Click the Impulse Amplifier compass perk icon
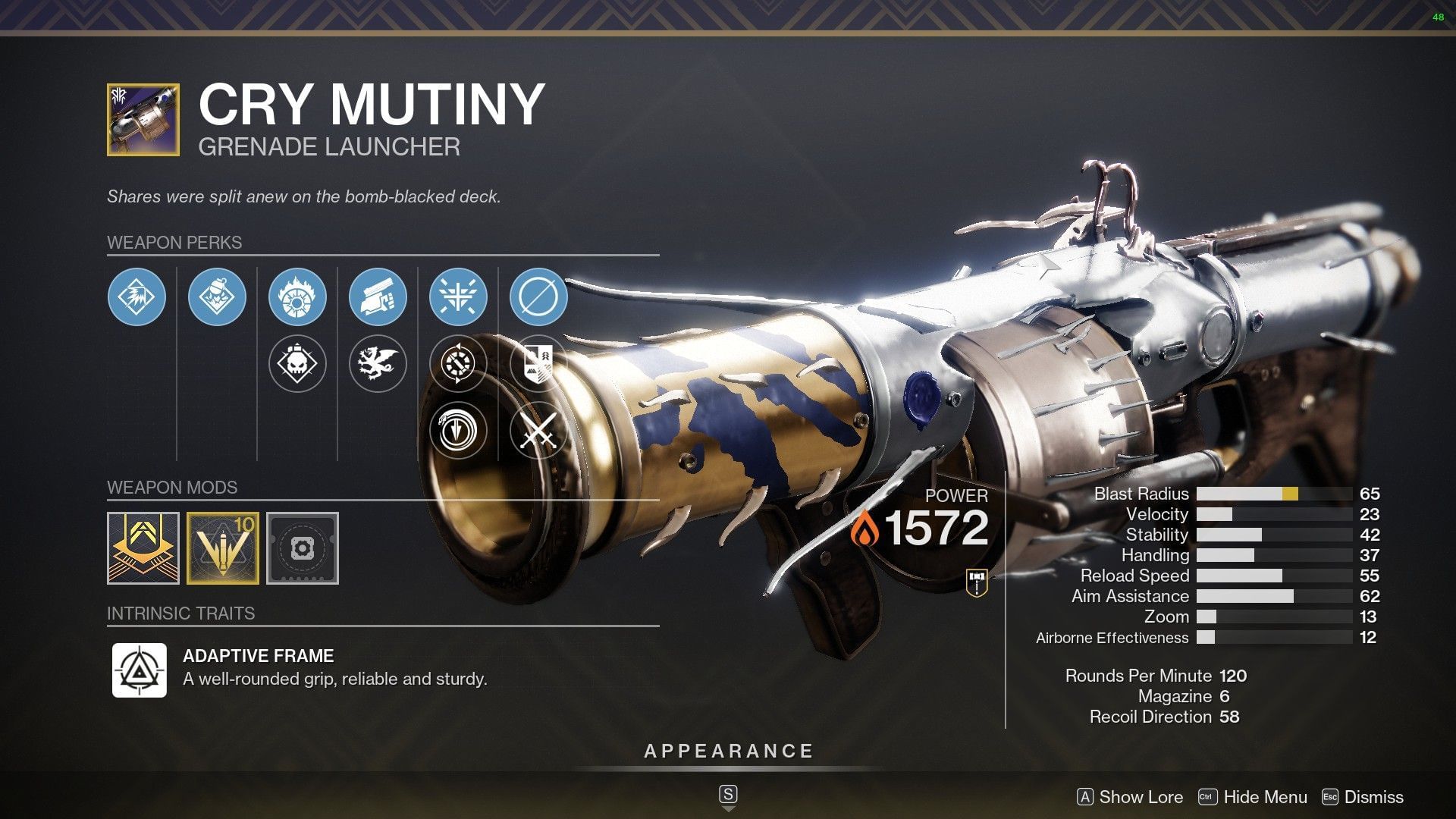This screenshot has height=819, width=1456. pyautogui.click(x=458, y=362)
